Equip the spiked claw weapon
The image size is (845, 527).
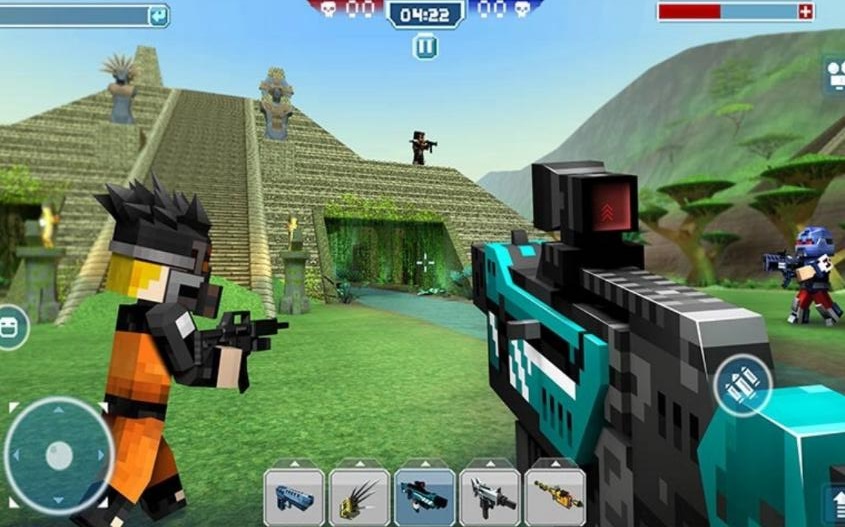pos(359,496)
